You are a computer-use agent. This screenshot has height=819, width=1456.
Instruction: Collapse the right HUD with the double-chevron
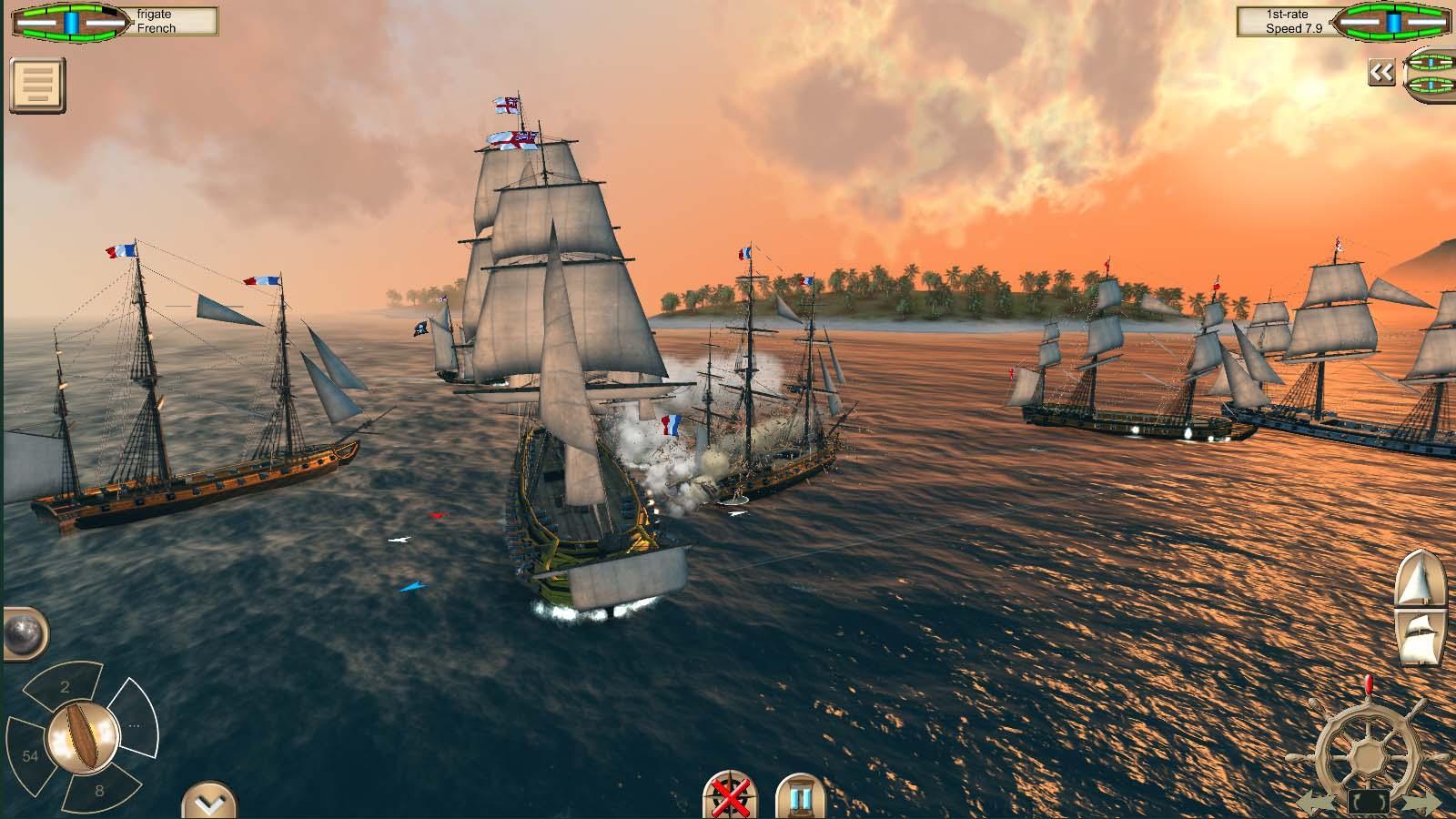[x=1381, y=70]
